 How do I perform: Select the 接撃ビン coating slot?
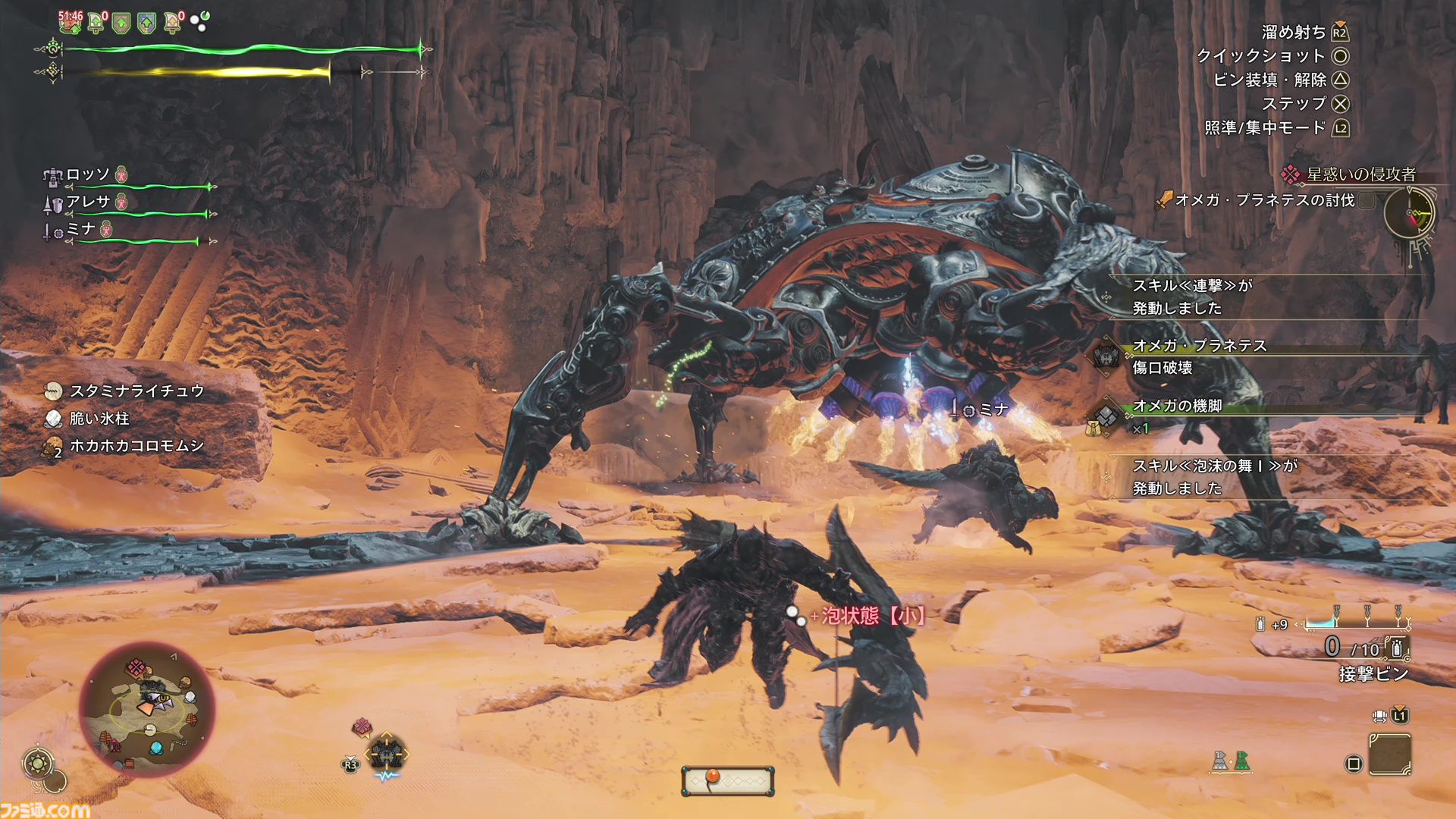click(1373, 673)
